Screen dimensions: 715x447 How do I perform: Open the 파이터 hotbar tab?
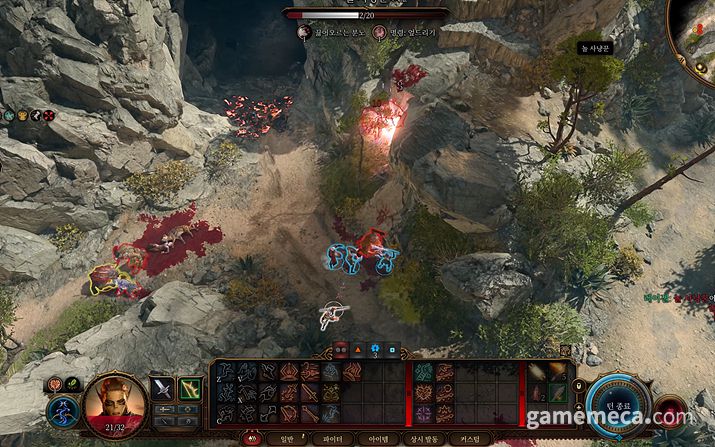(327, 439)
